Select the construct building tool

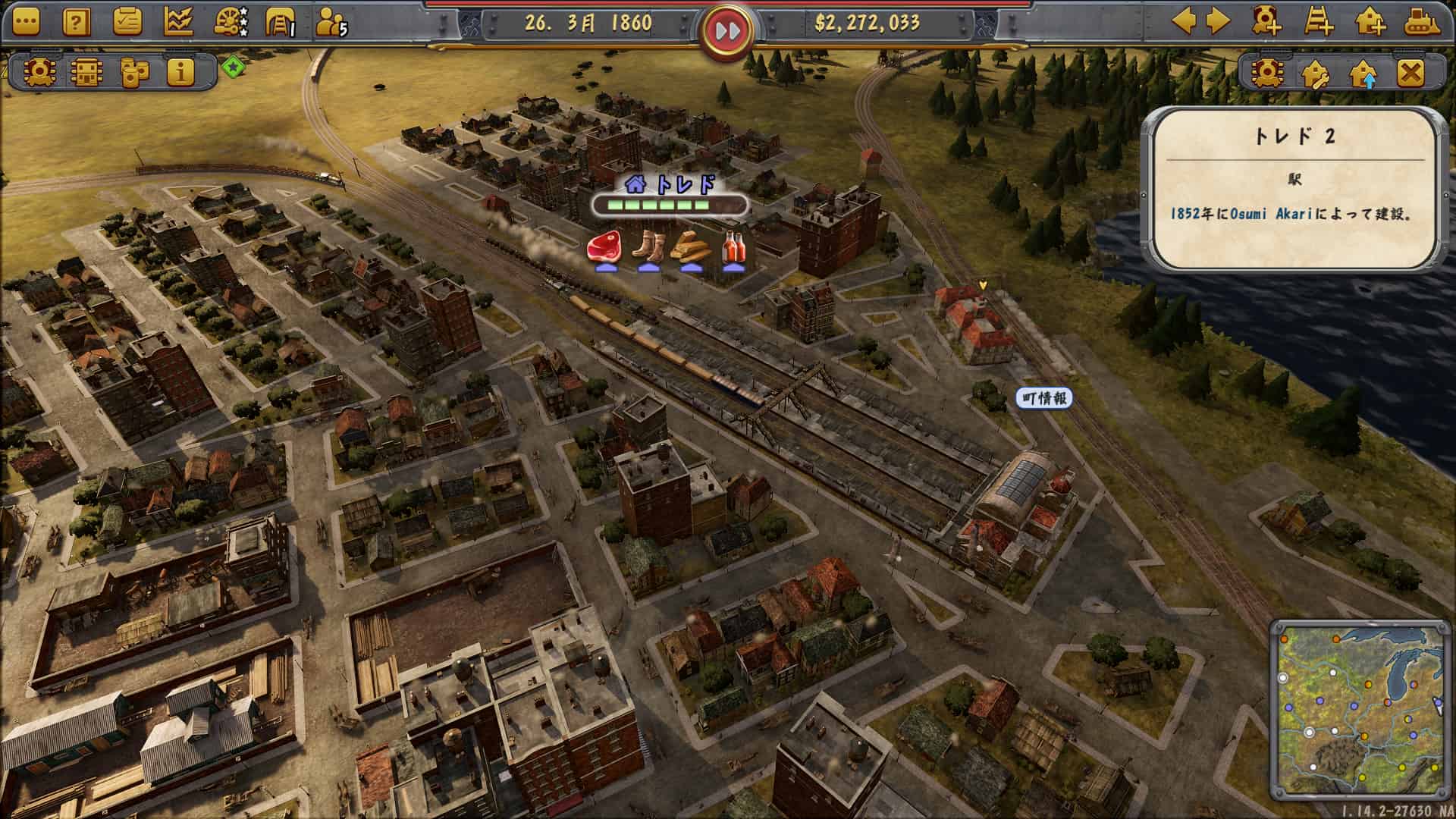[x=1370, y=21]
